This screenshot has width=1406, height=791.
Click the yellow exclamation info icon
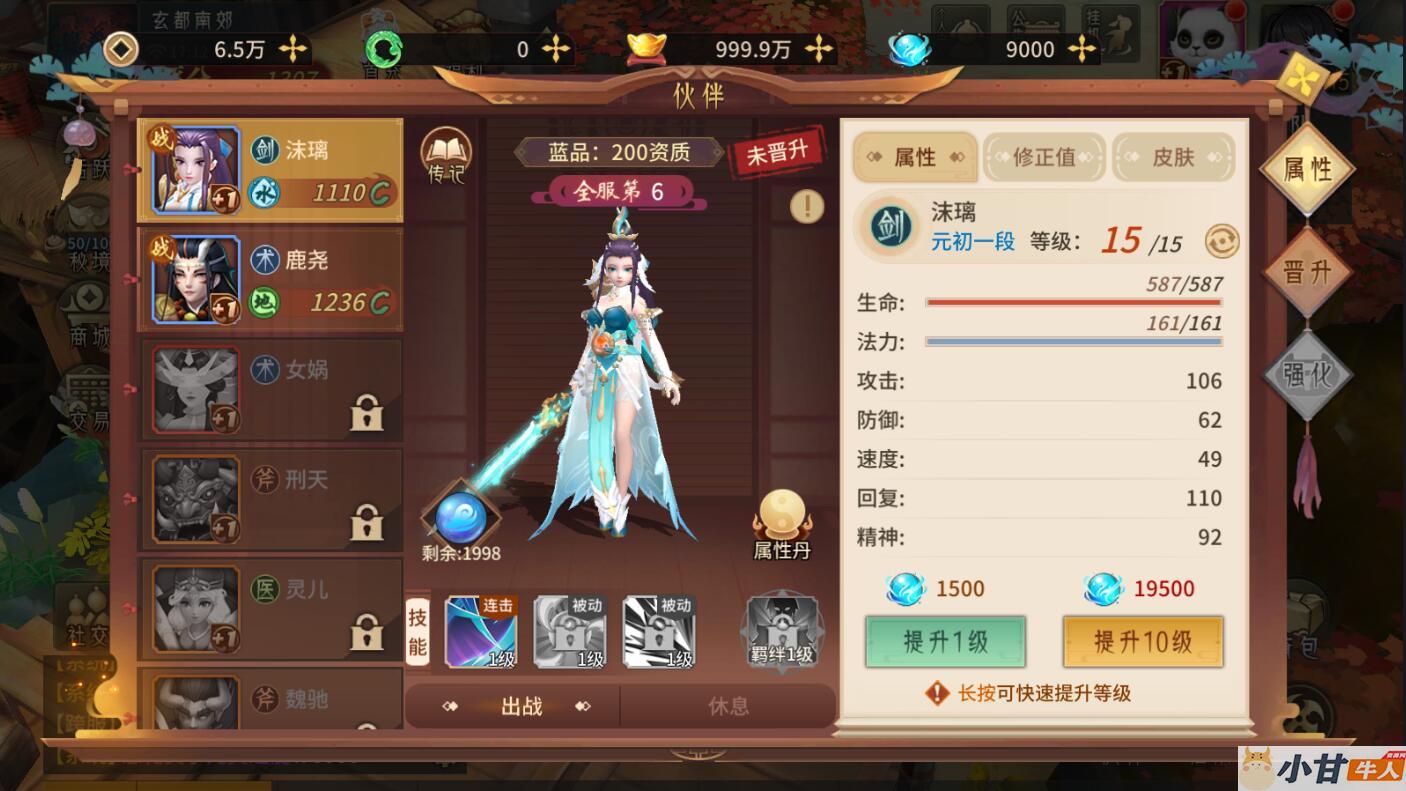pyautogui.click(x=806, y=207)
